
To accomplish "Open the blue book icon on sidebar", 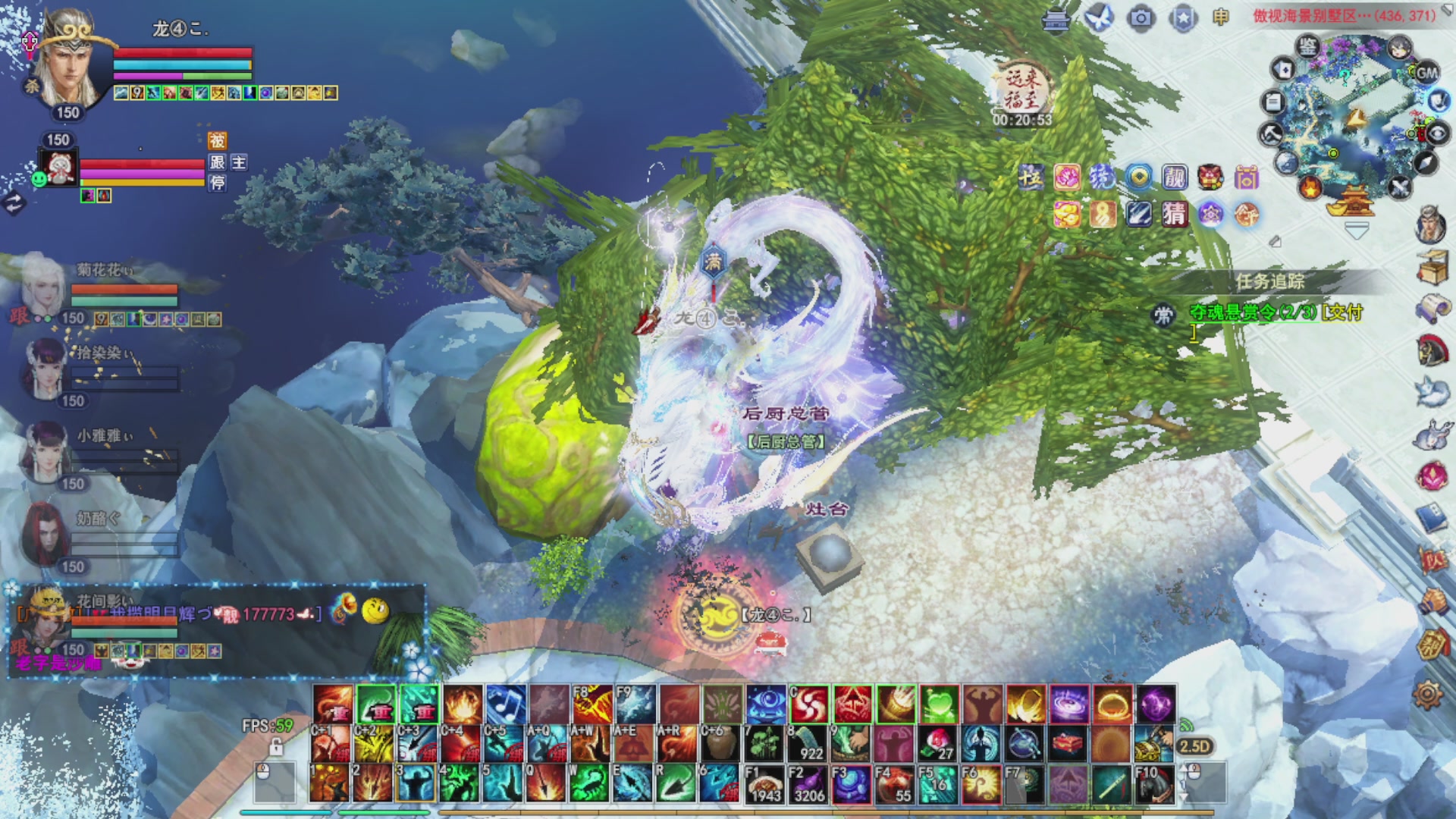I will click(x=1431, y=519).
